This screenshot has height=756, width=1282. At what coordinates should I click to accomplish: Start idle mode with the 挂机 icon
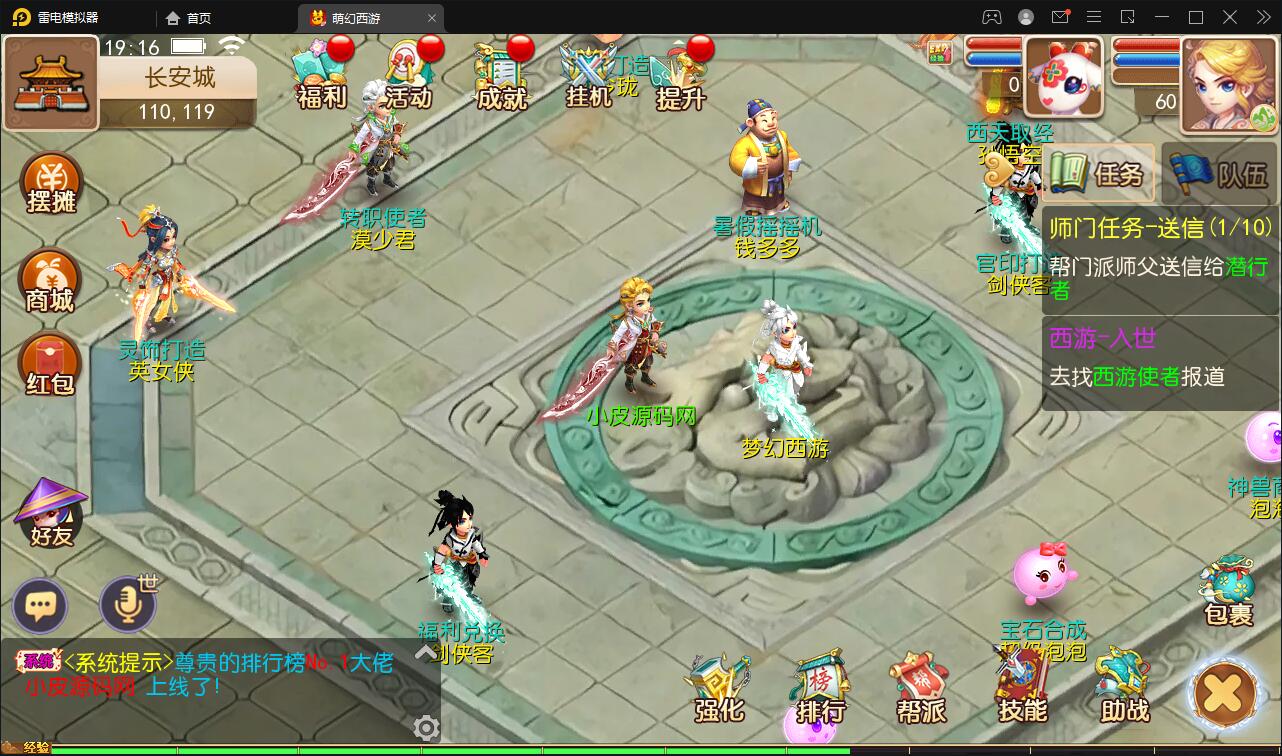(588, 70)
